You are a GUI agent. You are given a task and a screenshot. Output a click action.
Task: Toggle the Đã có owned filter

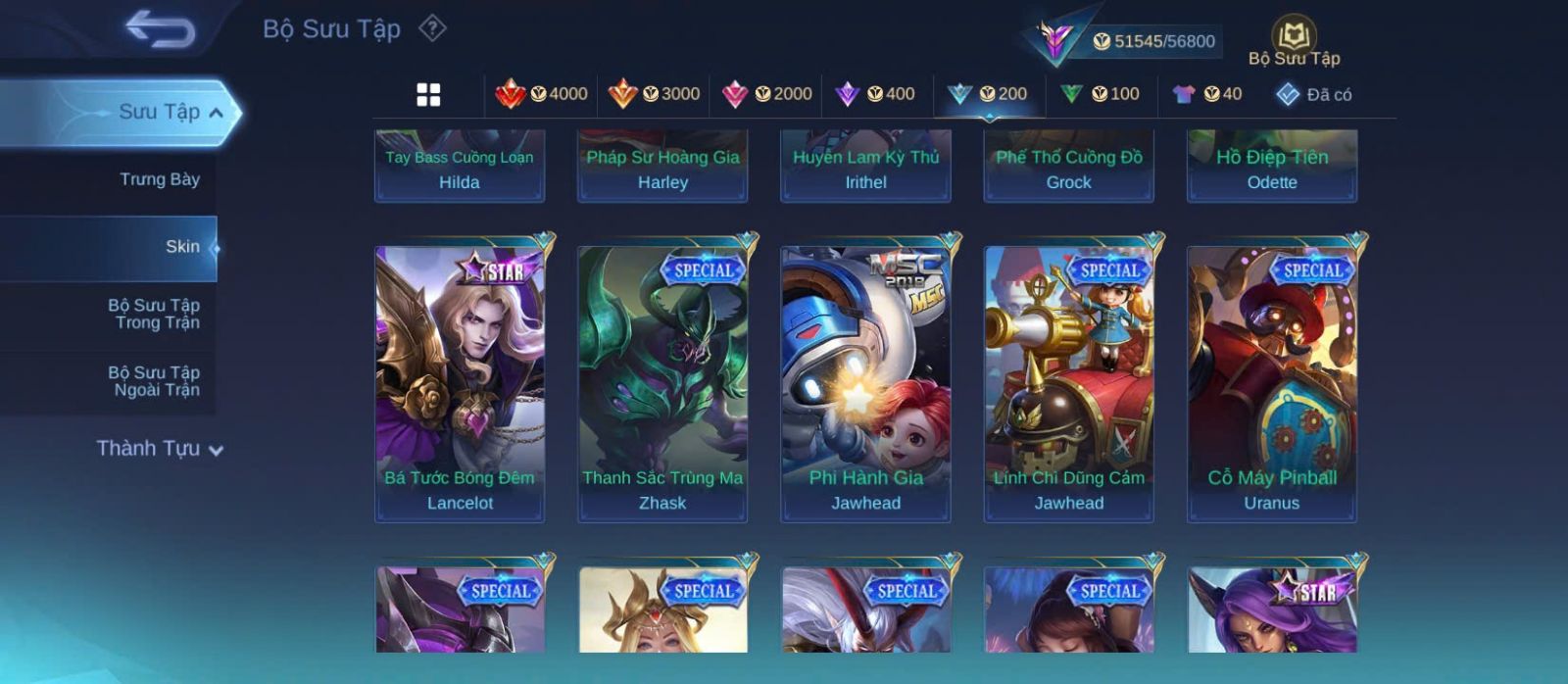click(1313, 94)
